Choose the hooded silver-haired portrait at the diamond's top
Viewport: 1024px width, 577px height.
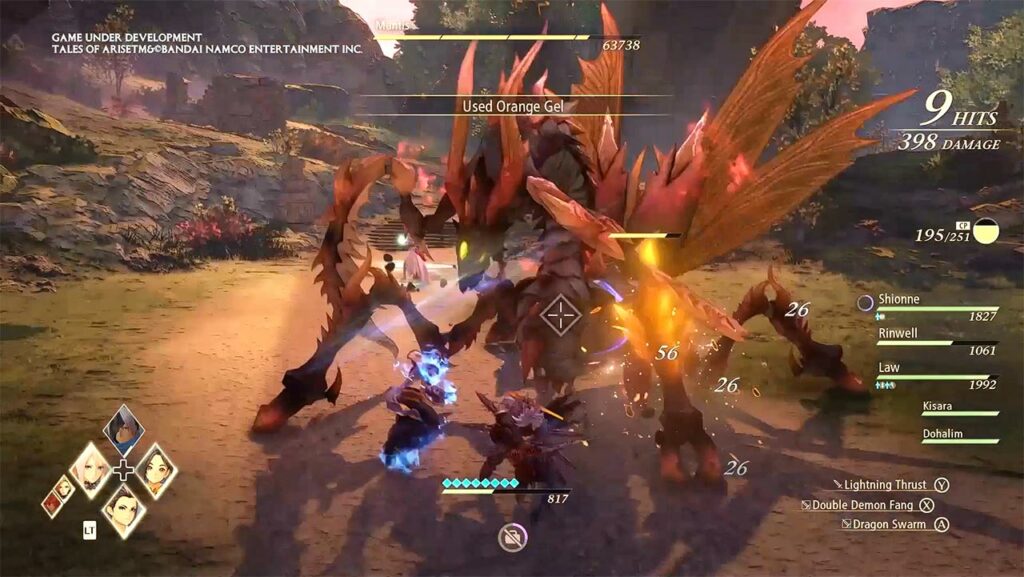point(123,429)
